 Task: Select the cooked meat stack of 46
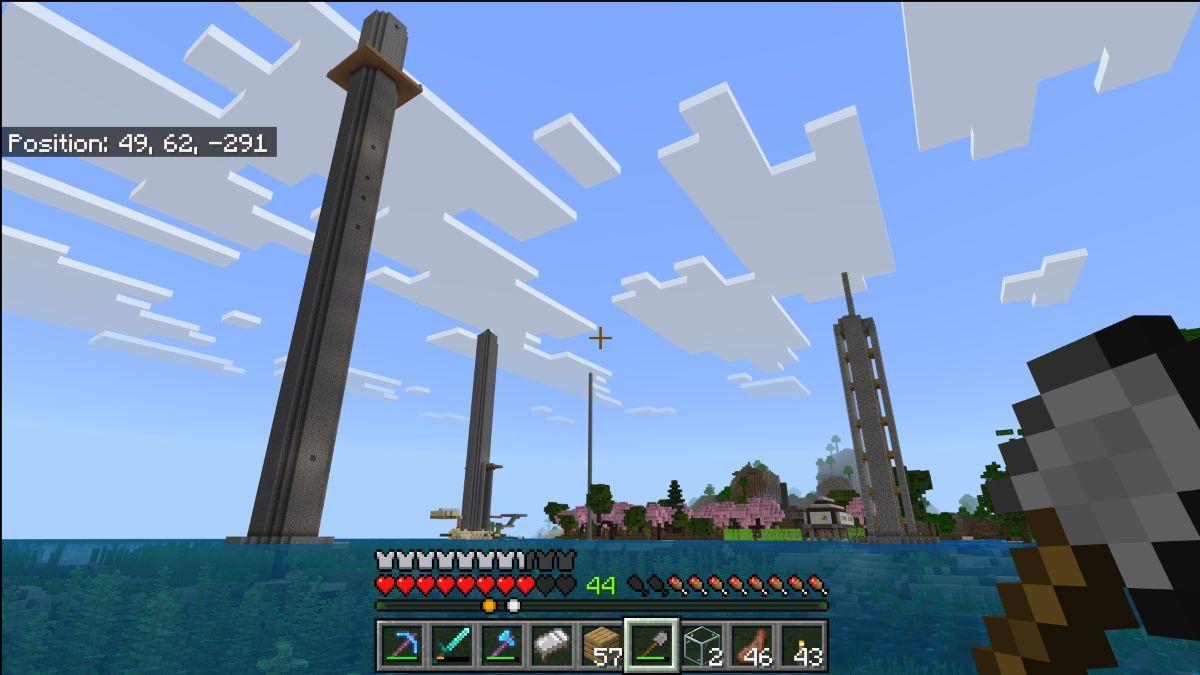(752, 646)
